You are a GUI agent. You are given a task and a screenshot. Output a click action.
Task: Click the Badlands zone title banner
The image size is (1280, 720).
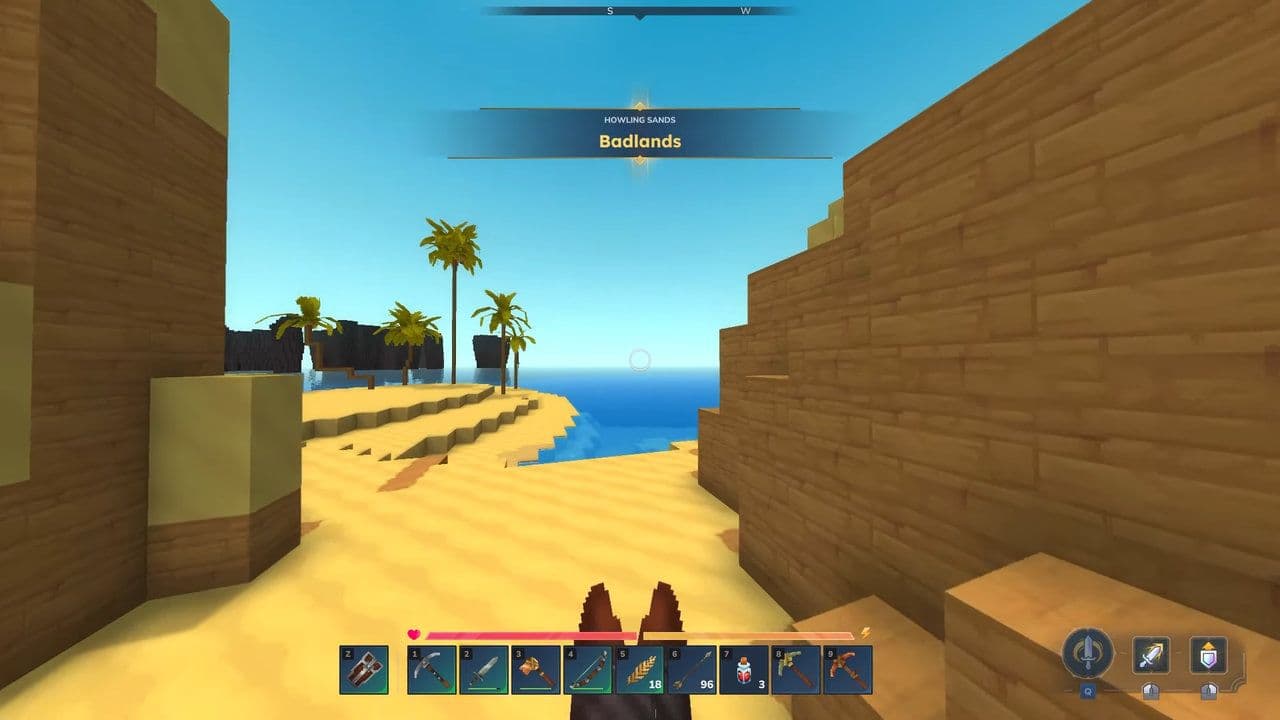(x=640, y=142)
